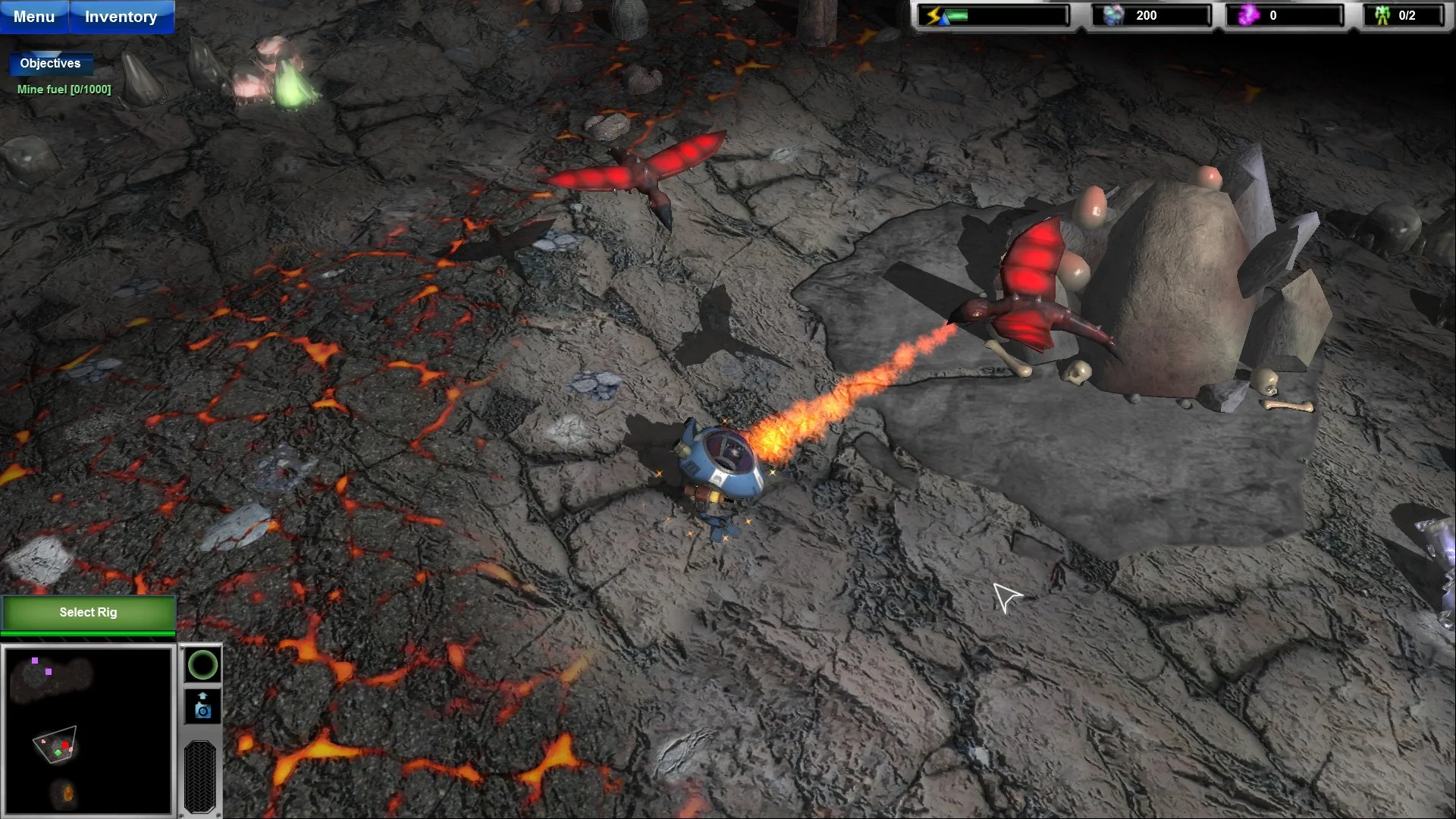Open the Inventory panel
Image resolution: width=1456 pixels, height=819 pixels.
121,17
